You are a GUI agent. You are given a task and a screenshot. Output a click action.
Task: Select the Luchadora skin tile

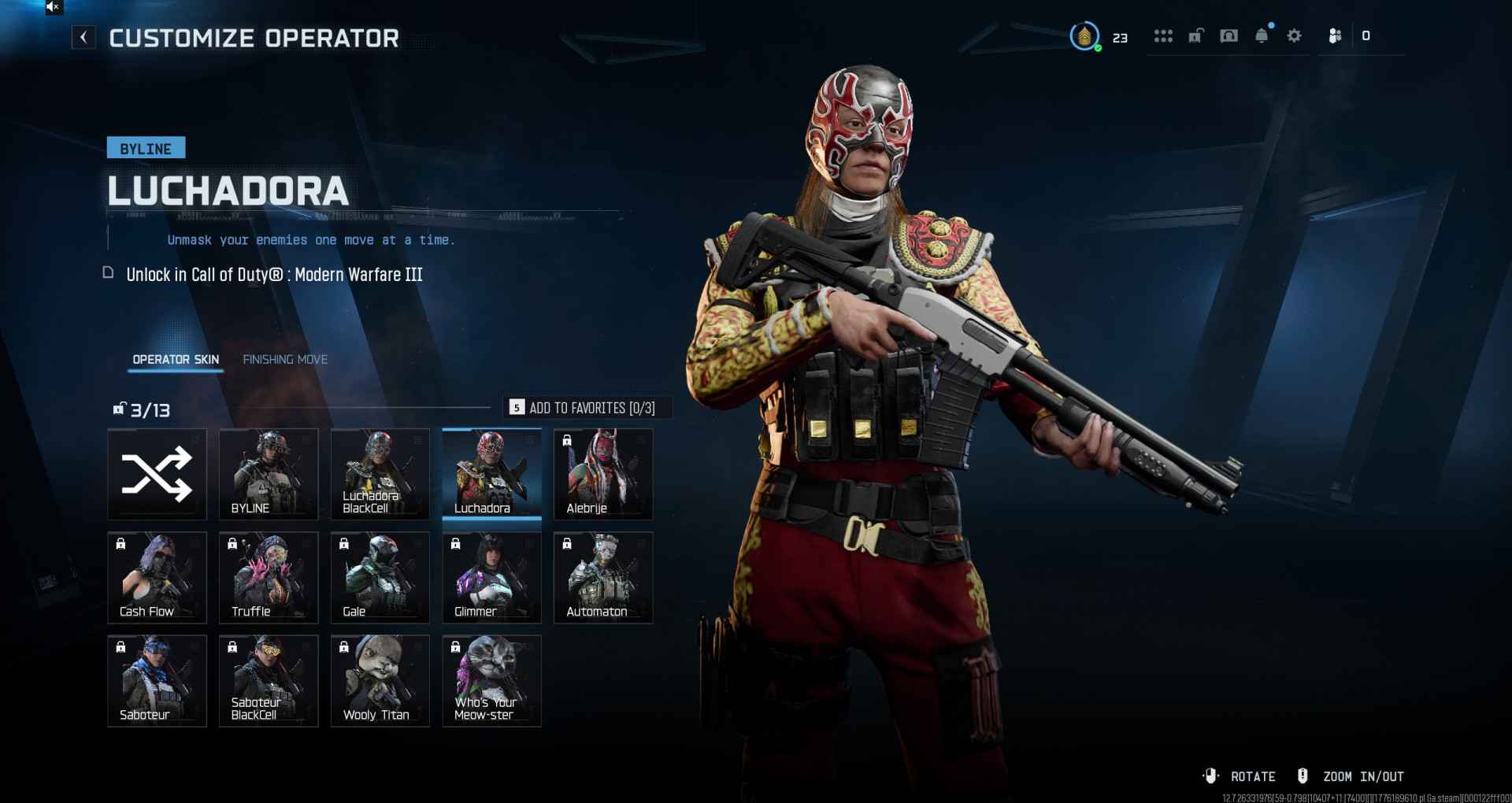tap(491, 474)
